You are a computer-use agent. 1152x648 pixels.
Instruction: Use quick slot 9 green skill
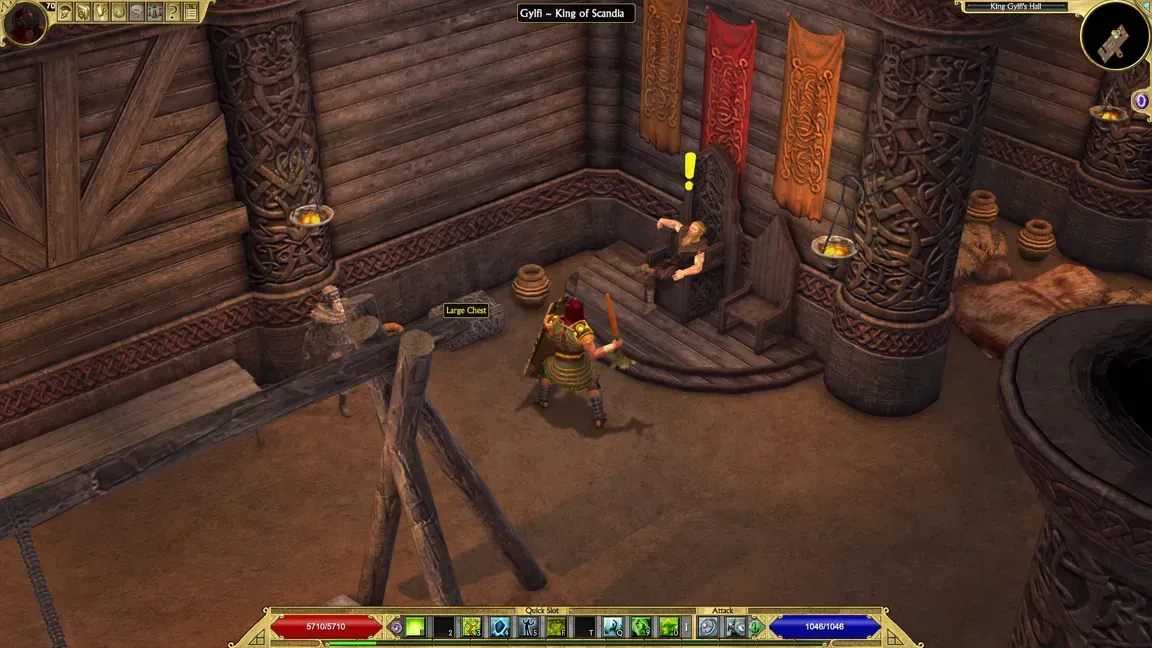pos(641,627)
